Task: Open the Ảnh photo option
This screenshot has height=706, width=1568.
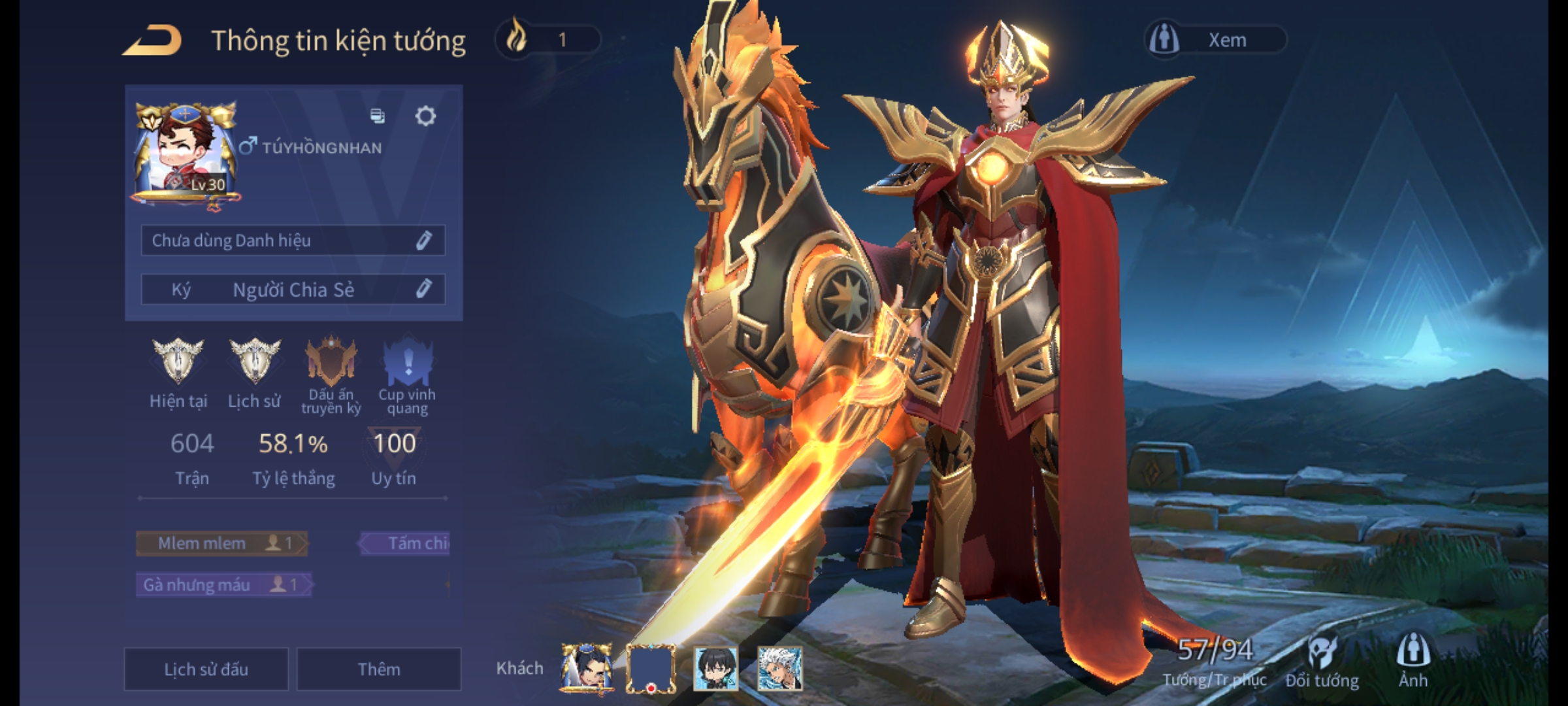Action: point(1413,660)
